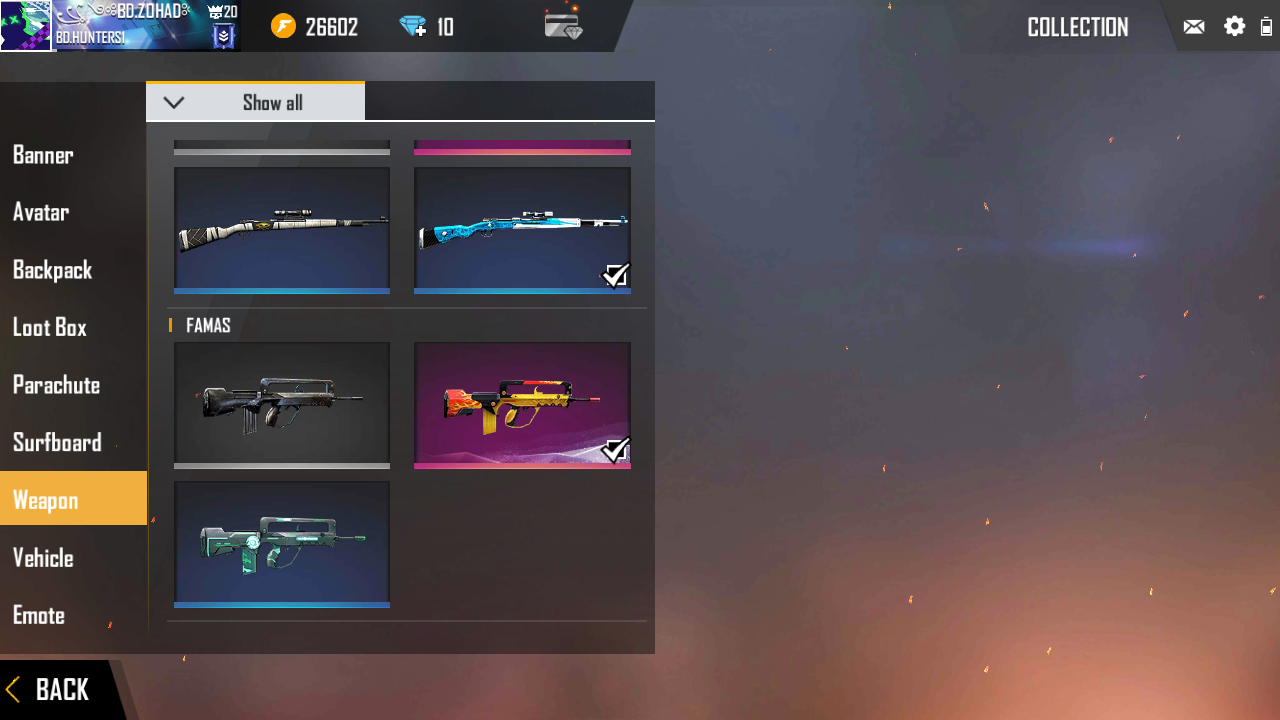Open the membership card icon beside diamonds

click(563, 27)
